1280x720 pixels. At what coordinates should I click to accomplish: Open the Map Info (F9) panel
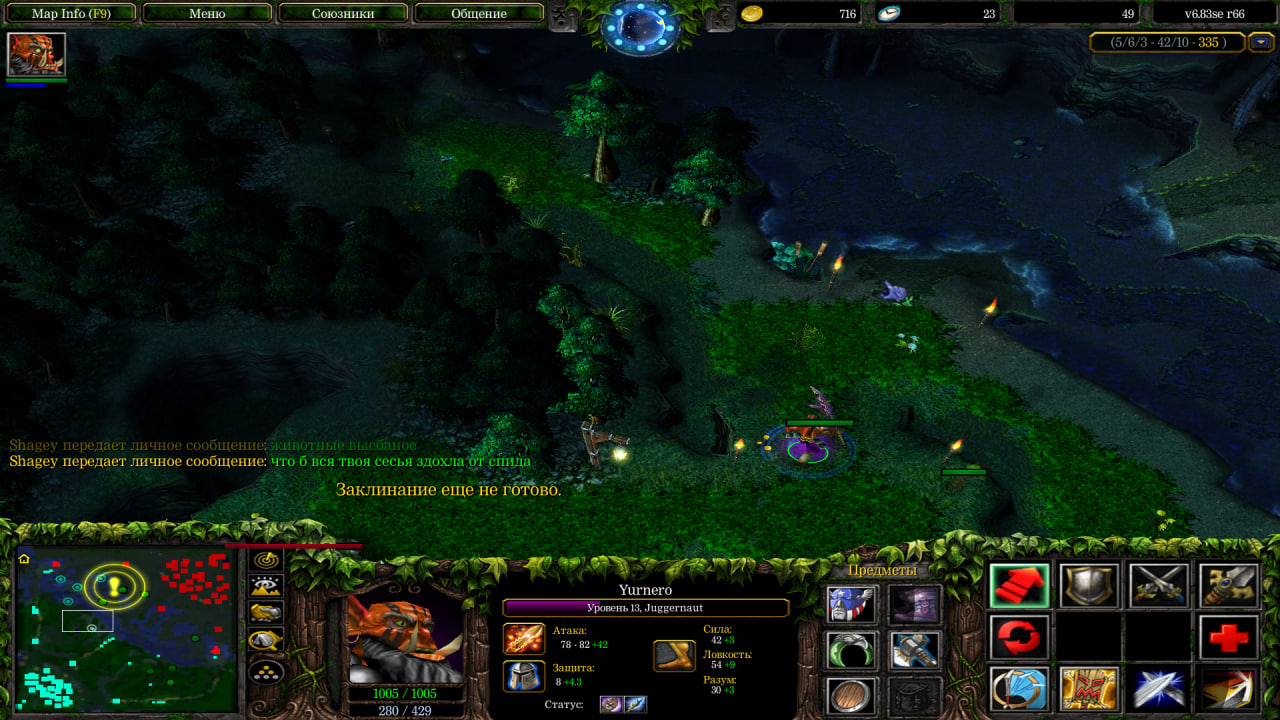pos(71,14)
